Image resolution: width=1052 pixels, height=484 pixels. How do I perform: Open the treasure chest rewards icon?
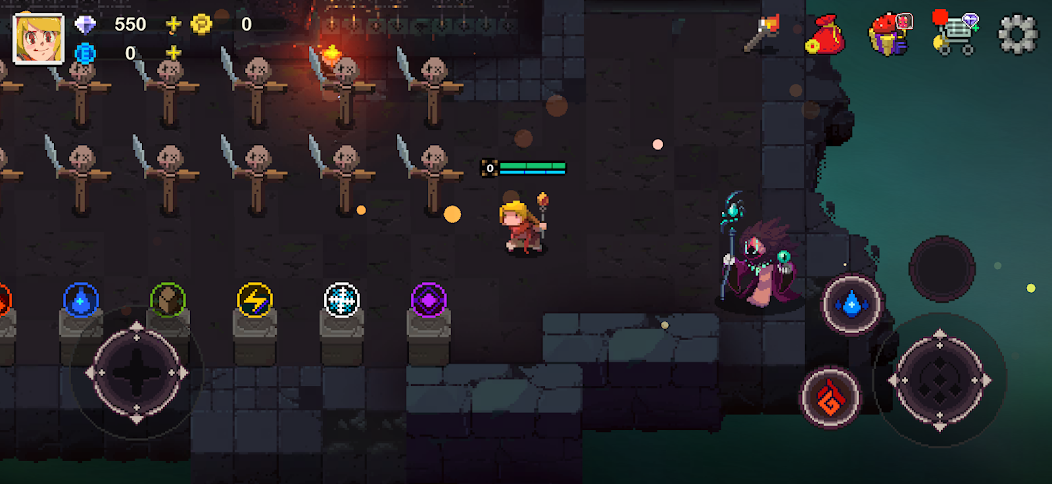888,33
